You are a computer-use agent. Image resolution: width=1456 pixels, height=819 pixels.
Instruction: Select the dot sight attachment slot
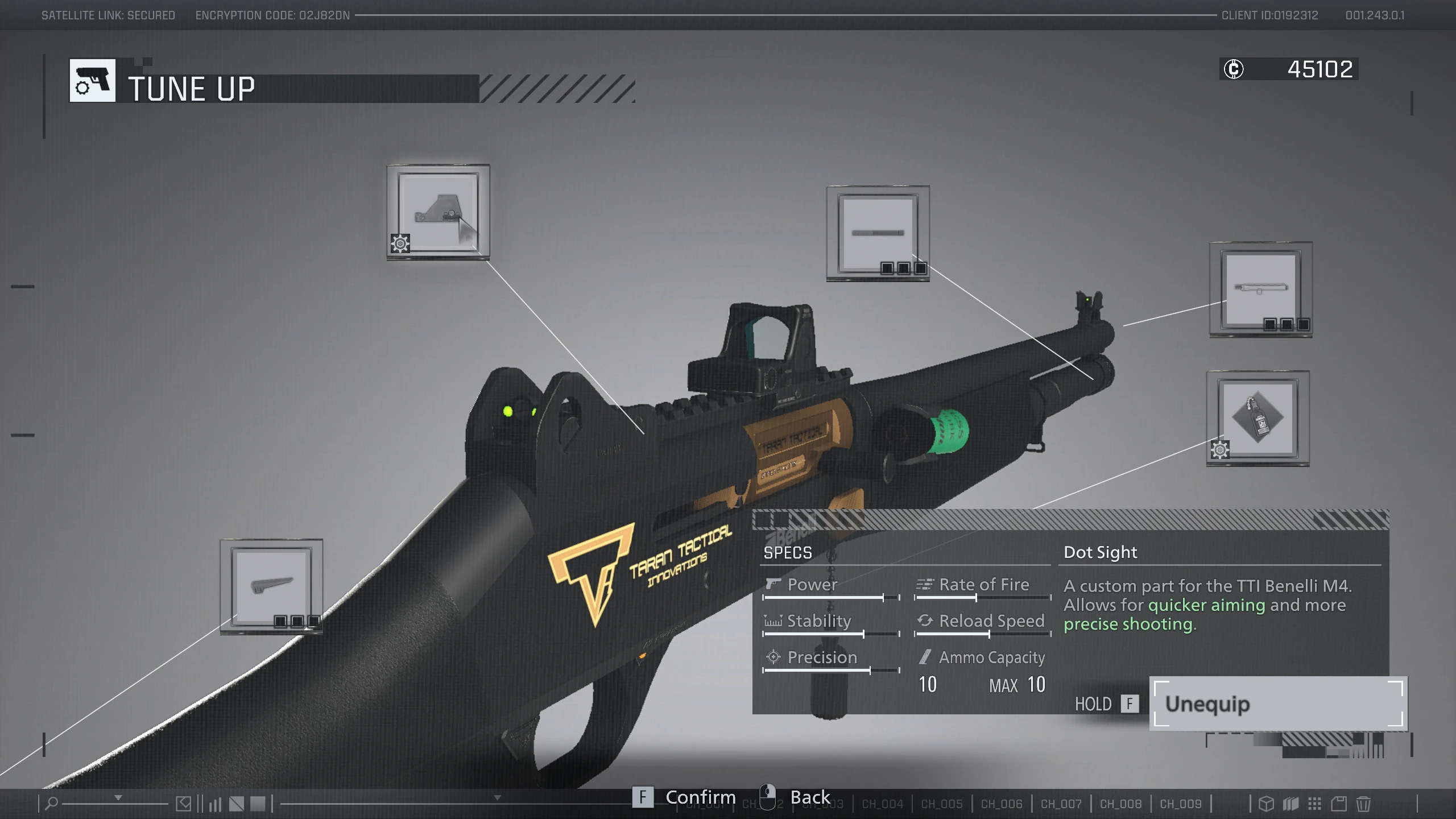click(438, 212)
